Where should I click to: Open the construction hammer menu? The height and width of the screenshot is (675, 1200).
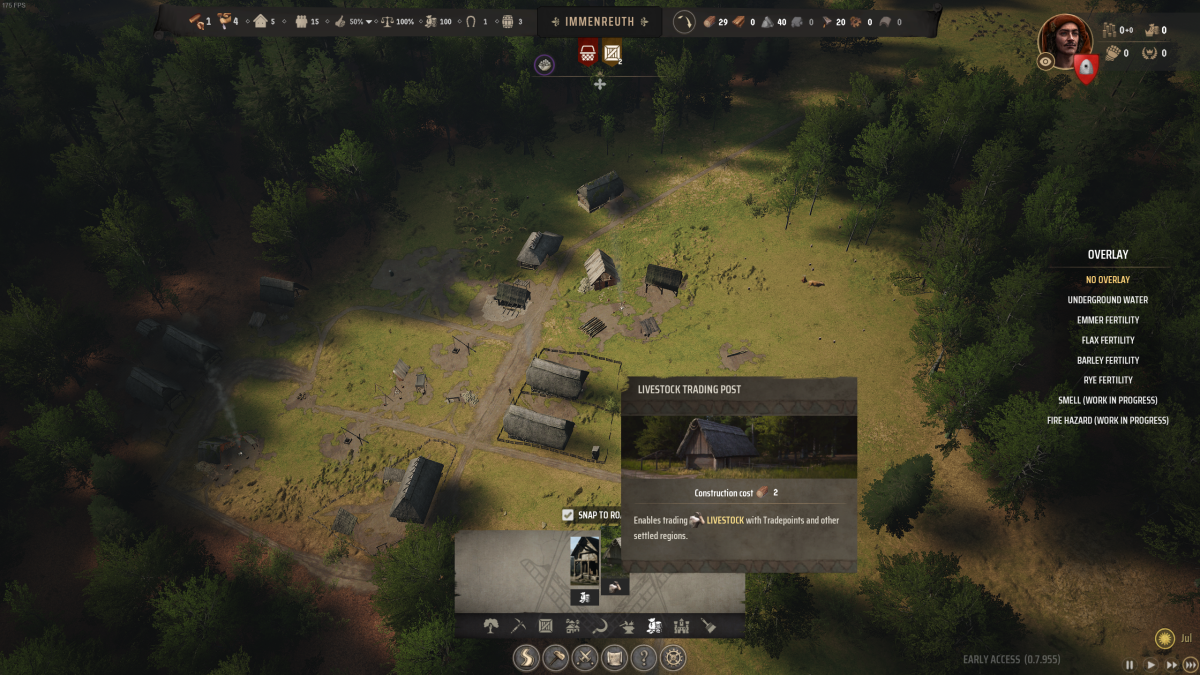pyautogui.click(x=556, y=658)
